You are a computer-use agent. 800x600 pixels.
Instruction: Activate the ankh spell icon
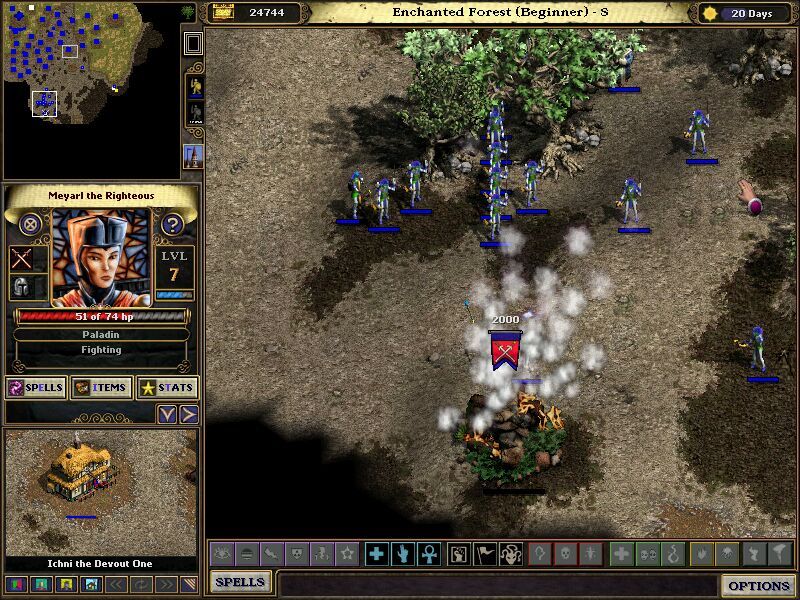(426, 554)
